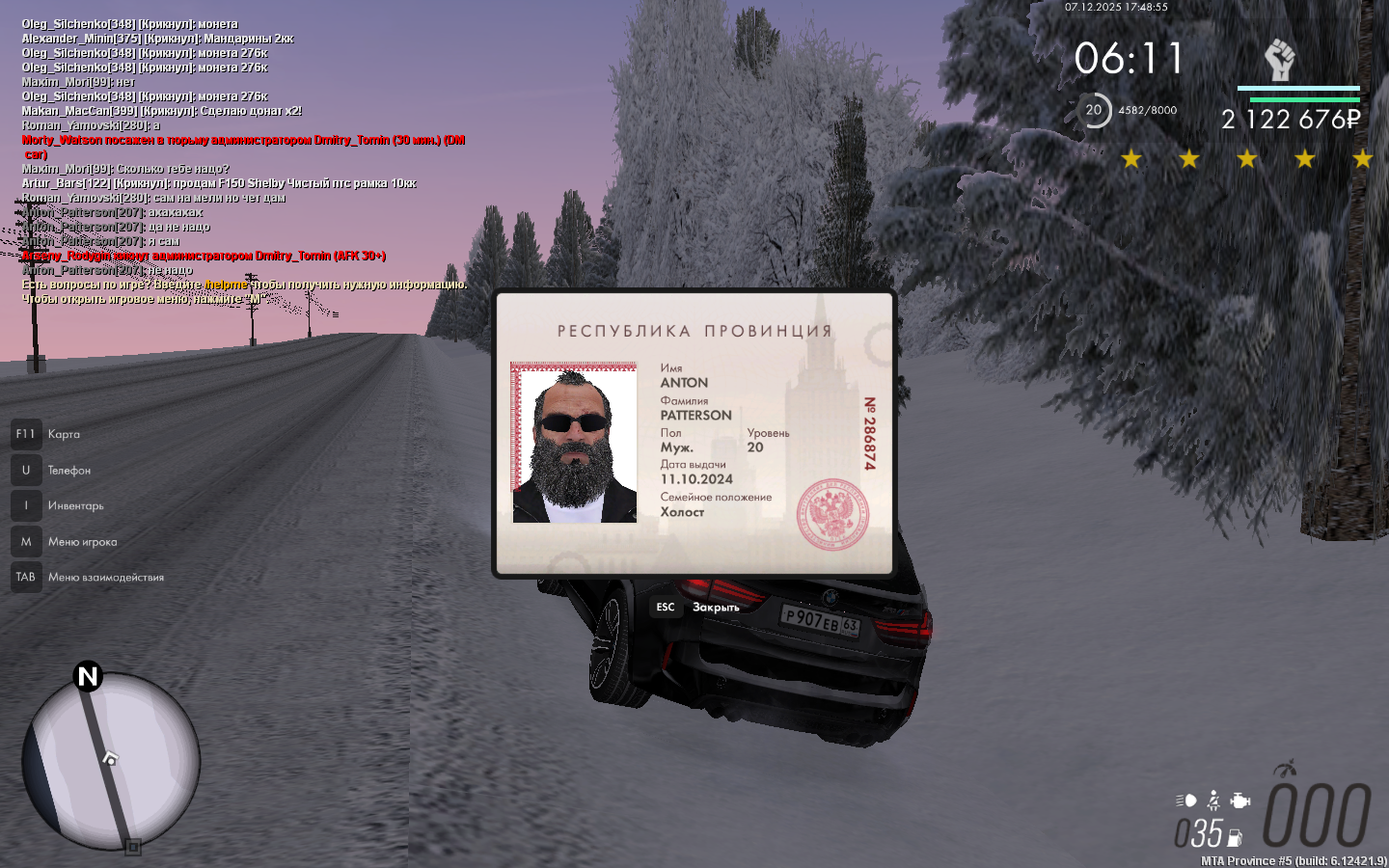
Task: Click the engine status indicator icon
Action: (x=1241, y=800)
